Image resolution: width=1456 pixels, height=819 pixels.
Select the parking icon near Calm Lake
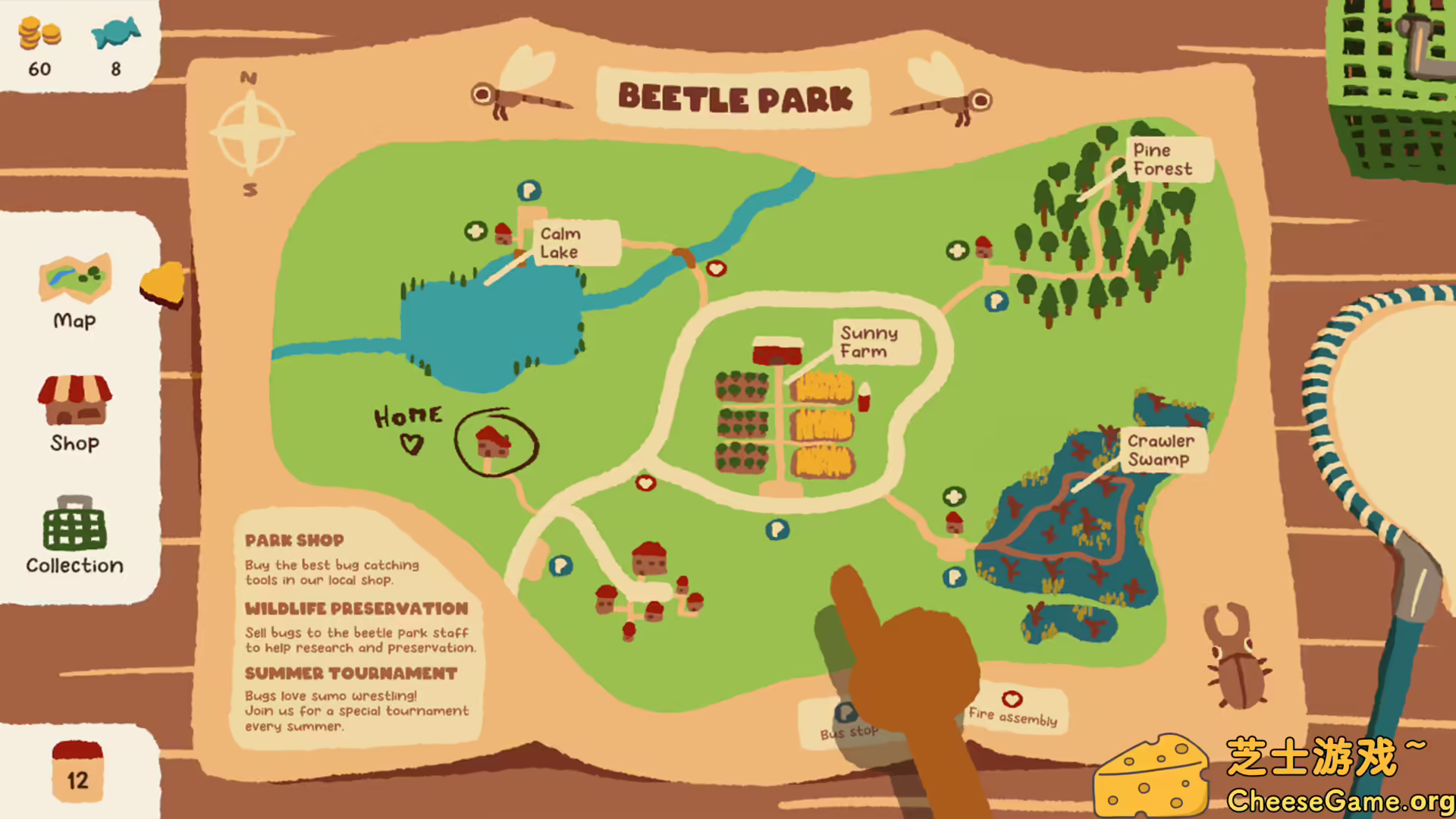[529, 192]
